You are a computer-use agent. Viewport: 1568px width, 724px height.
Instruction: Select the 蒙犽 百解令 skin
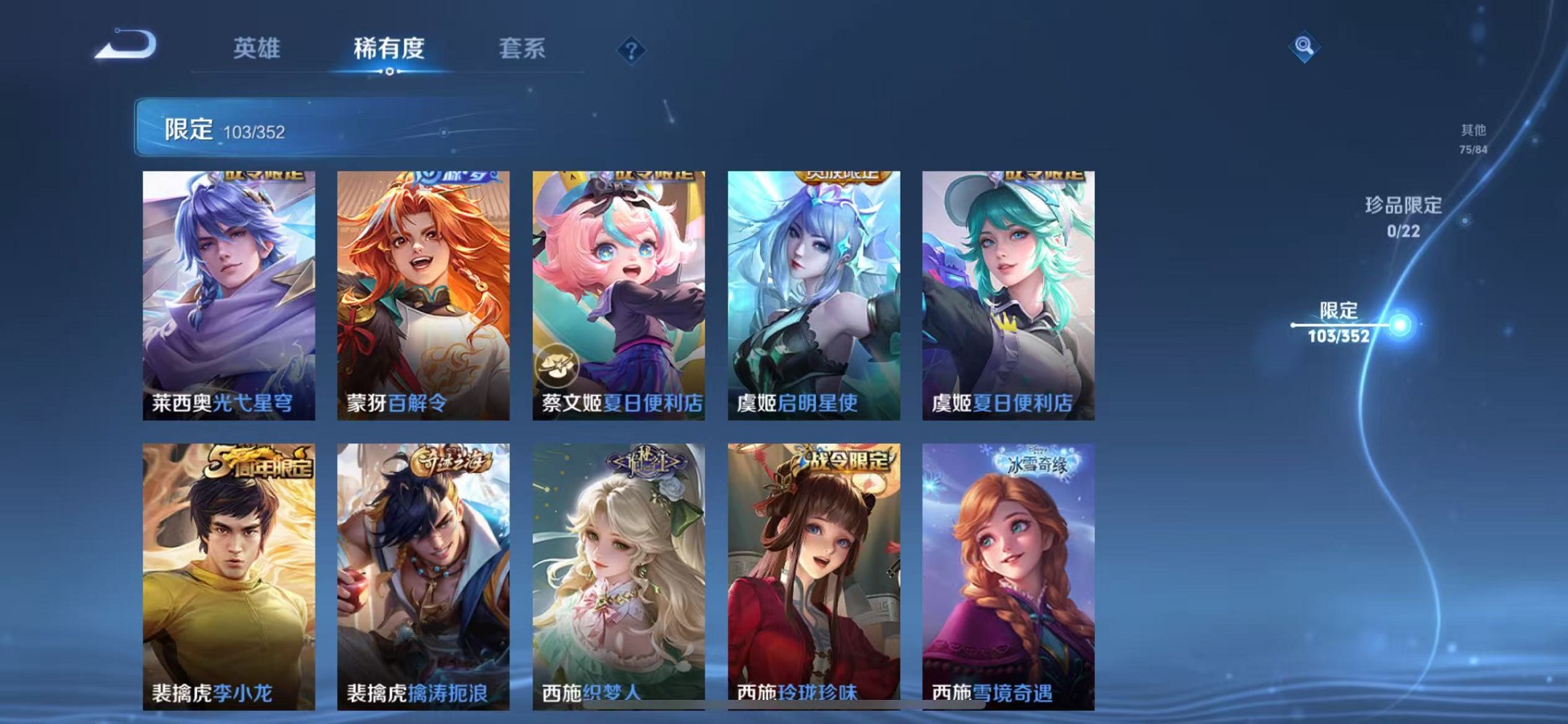pyautogui.click(x=423, y=294)
